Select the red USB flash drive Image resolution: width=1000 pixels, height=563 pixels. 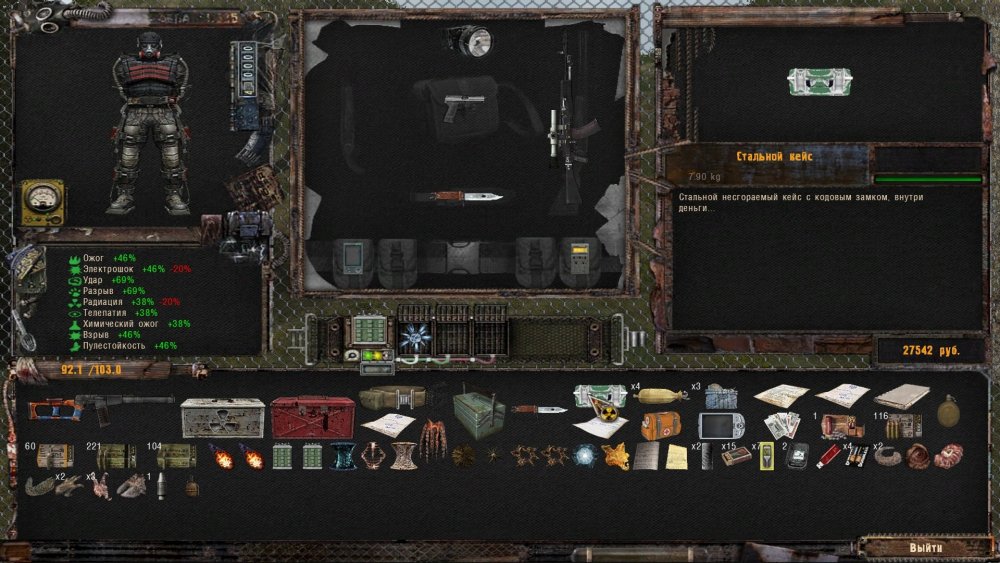(828, 456)
